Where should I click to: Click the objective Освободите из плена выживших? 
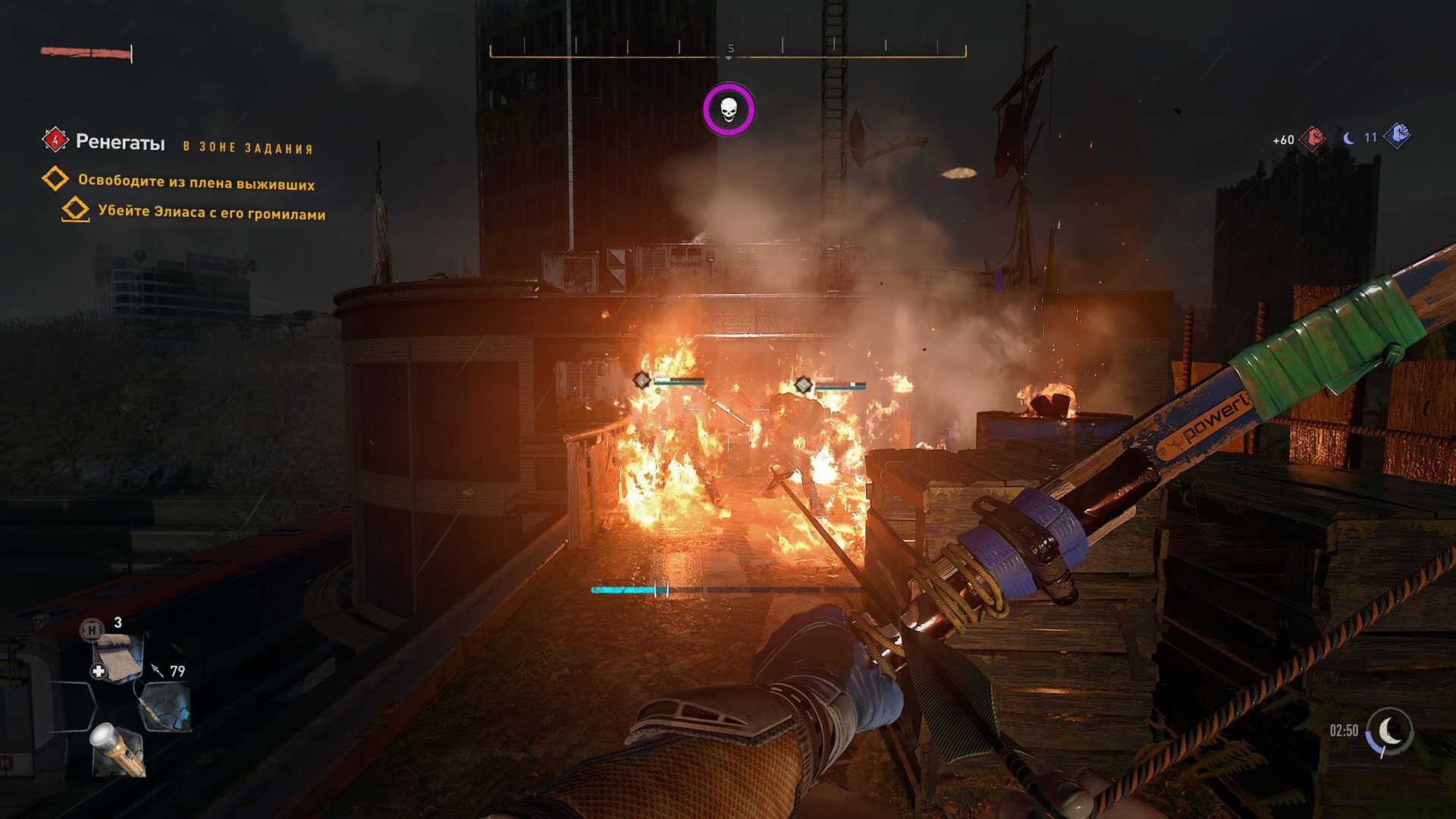[196, 182]
